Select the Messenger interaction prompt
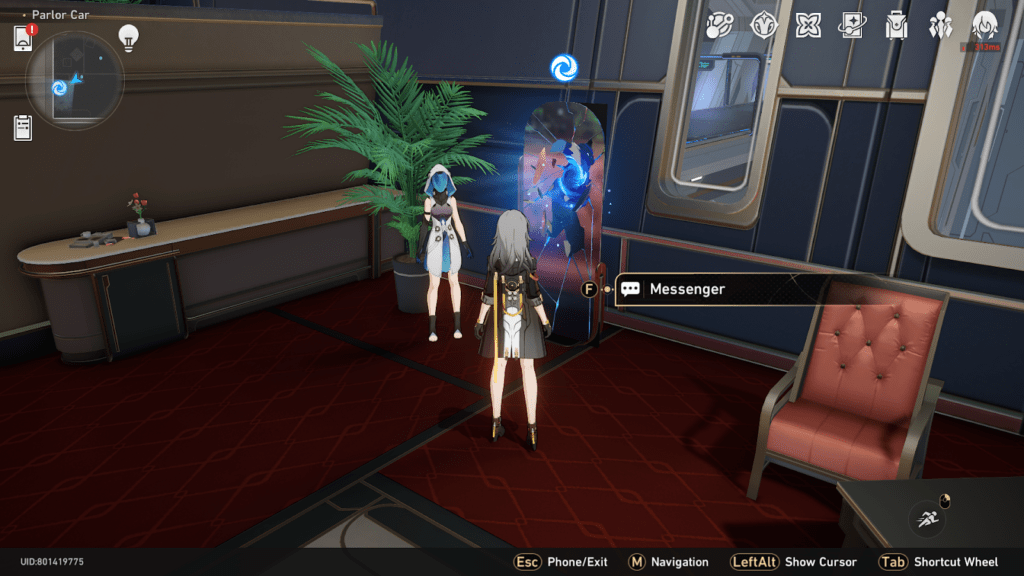The image size is (1024, 576). coord(686,289)
